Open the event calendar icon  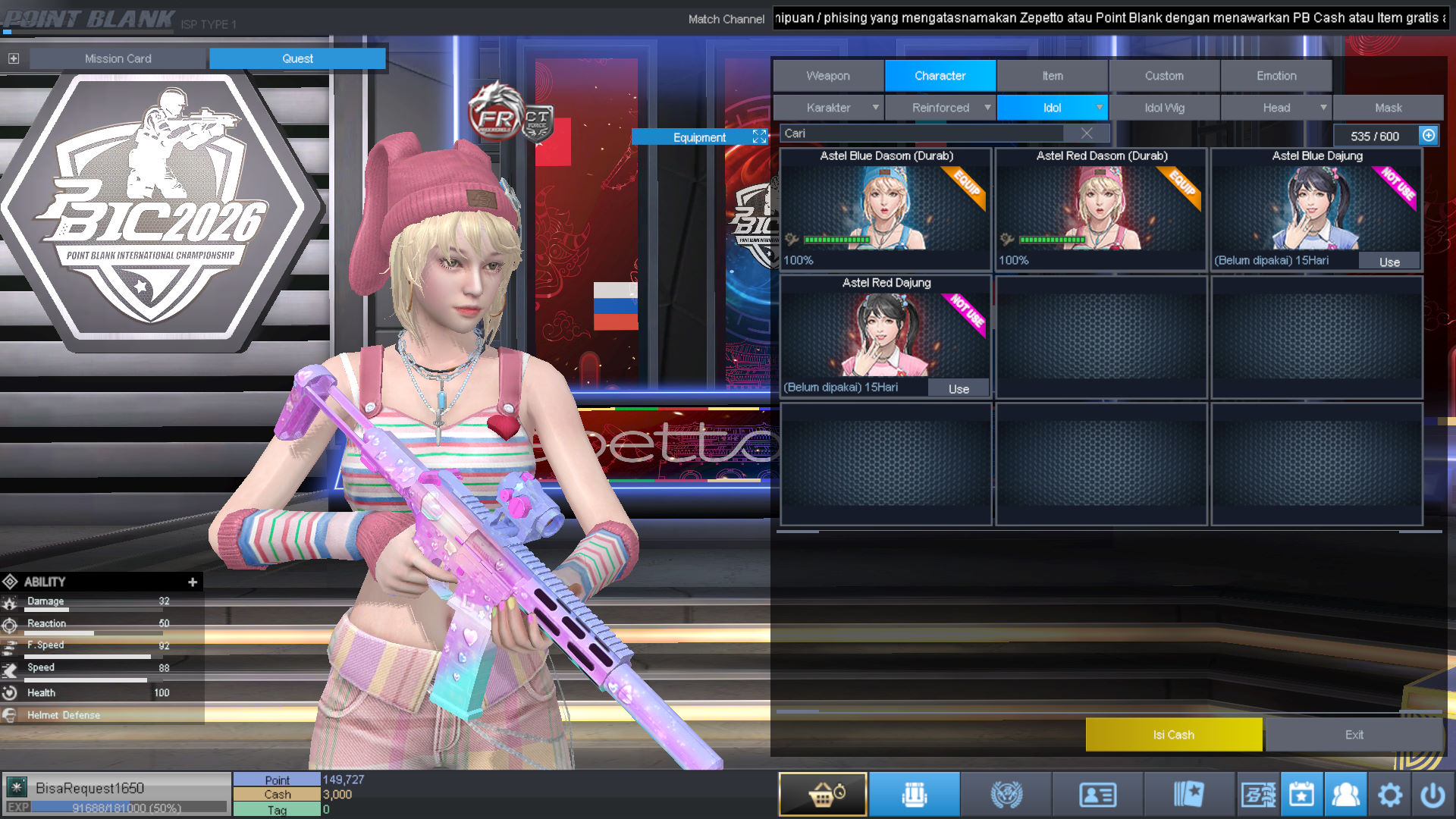click(1302, 793)
